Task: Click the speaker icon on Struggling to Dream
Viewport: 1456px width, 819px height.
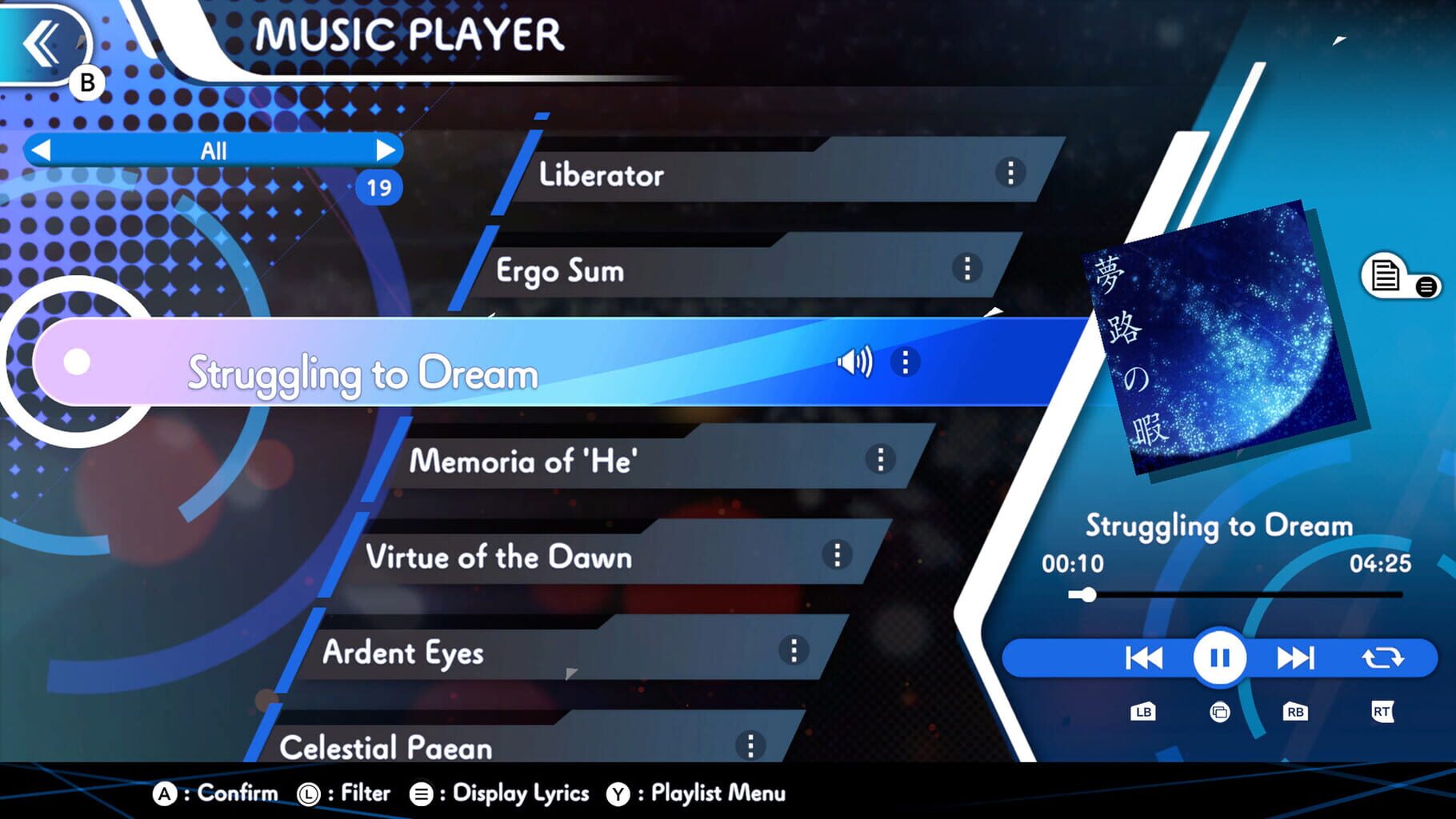Action: [x=854, y=362]
